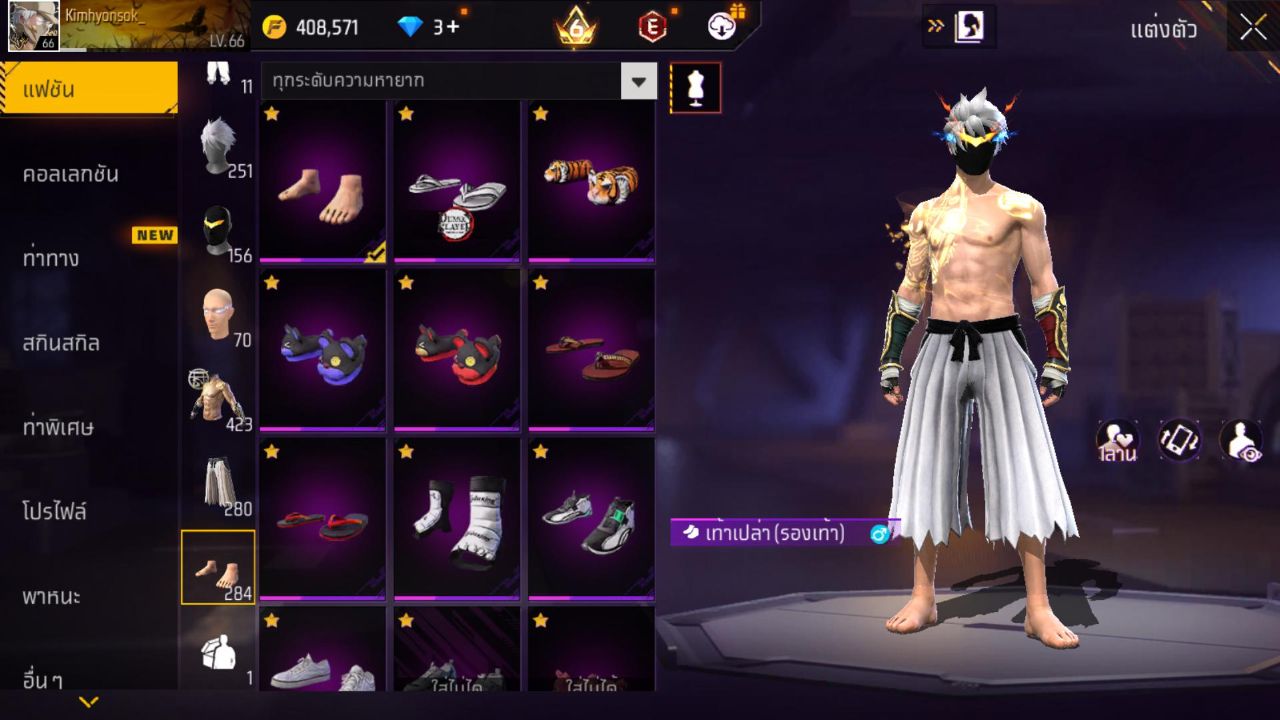Show the shirtless torso tops category

coord(218,400)
